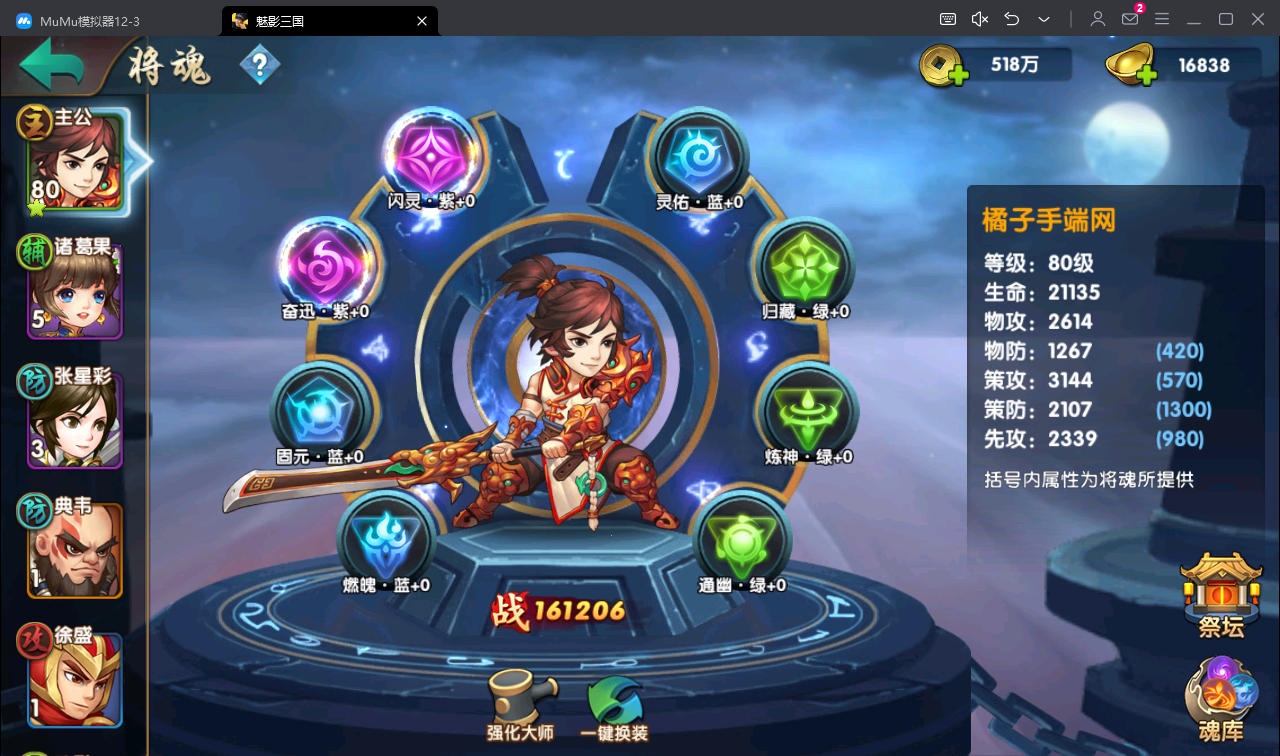Select the 炼神 green soul slot
The height and width of the screenshot is (756, 1280).
(809, 410)
